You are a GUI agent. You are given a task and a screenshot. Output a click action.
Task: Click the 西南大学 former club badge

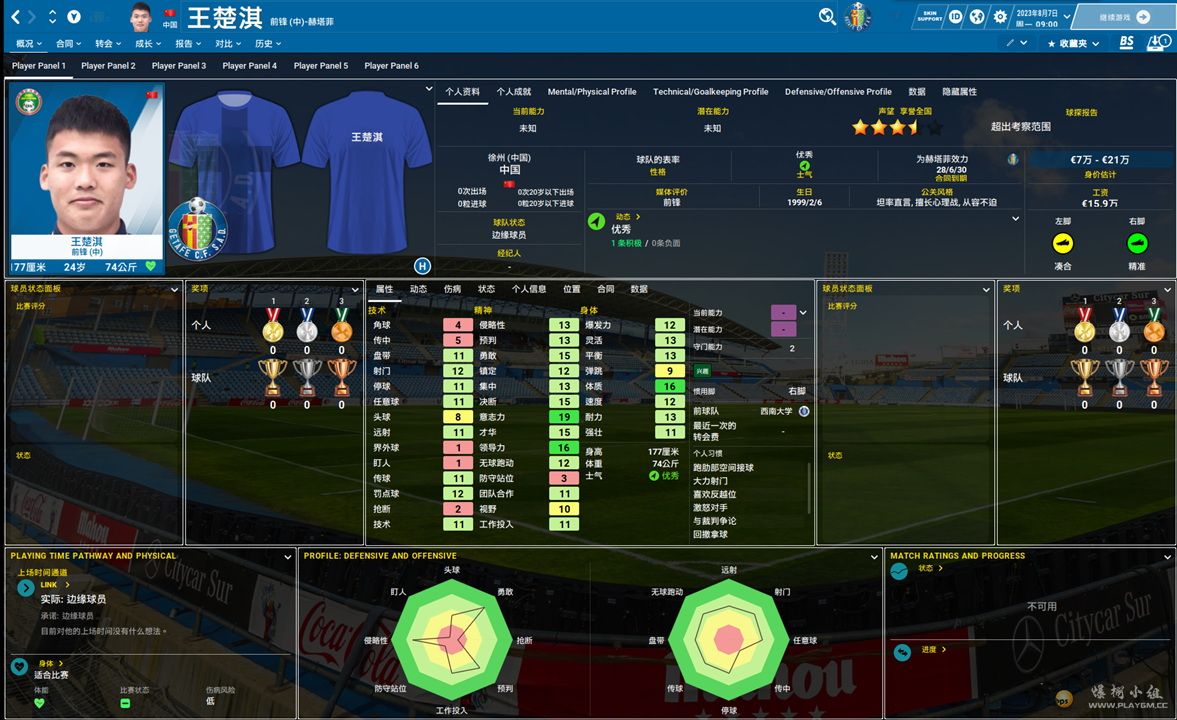[804, 411]
